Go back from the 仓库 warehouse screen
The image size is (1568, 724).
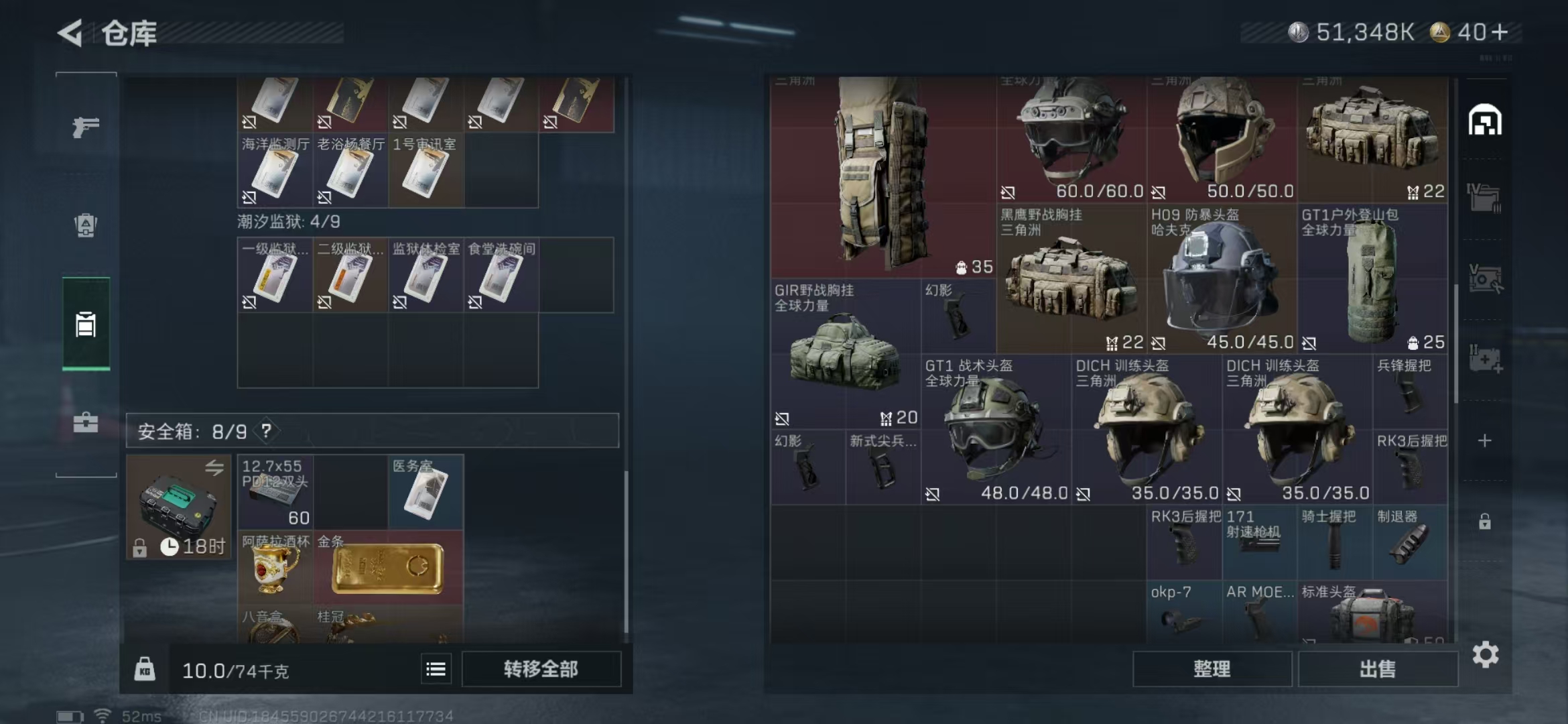tap(70, 33)
